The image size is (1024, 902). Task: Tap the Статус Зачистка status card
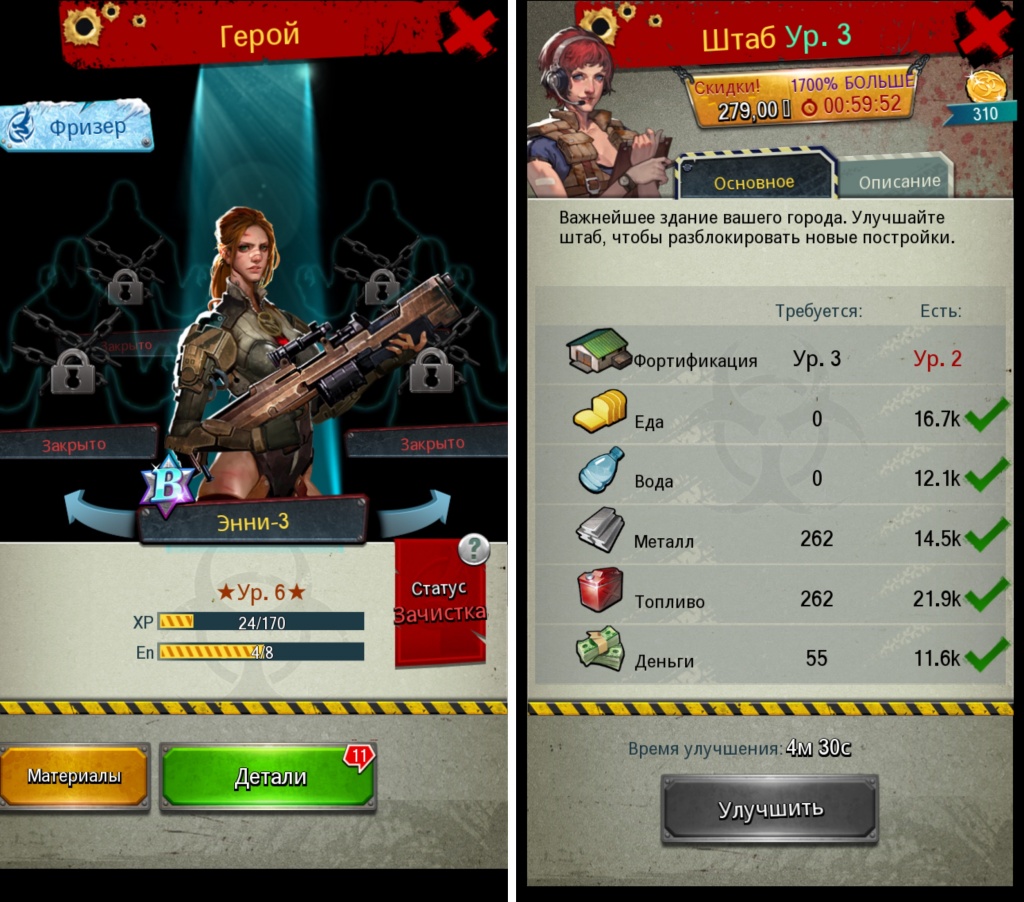pos(440,603)
